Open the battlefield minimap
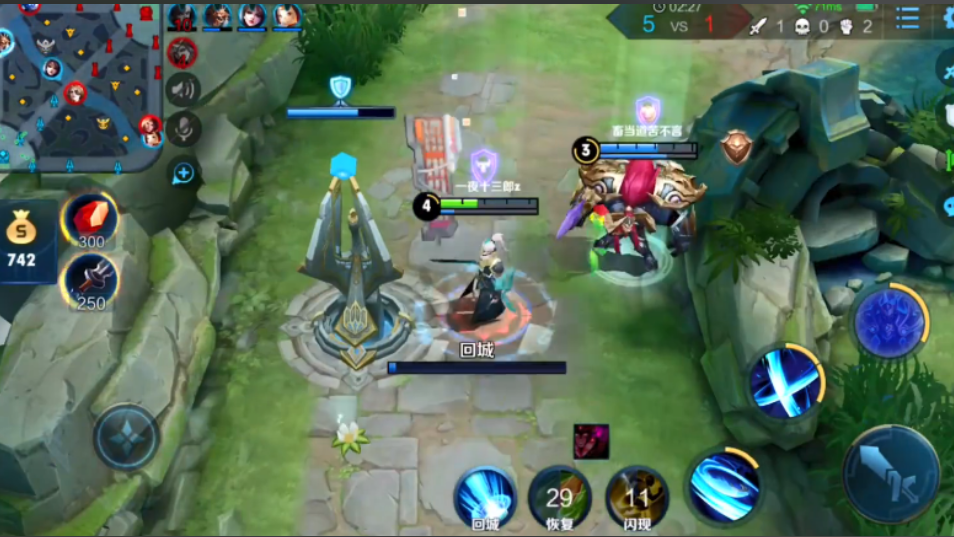Image resolution: width=954 pixels, height=537 pixels. click(80, 85)
